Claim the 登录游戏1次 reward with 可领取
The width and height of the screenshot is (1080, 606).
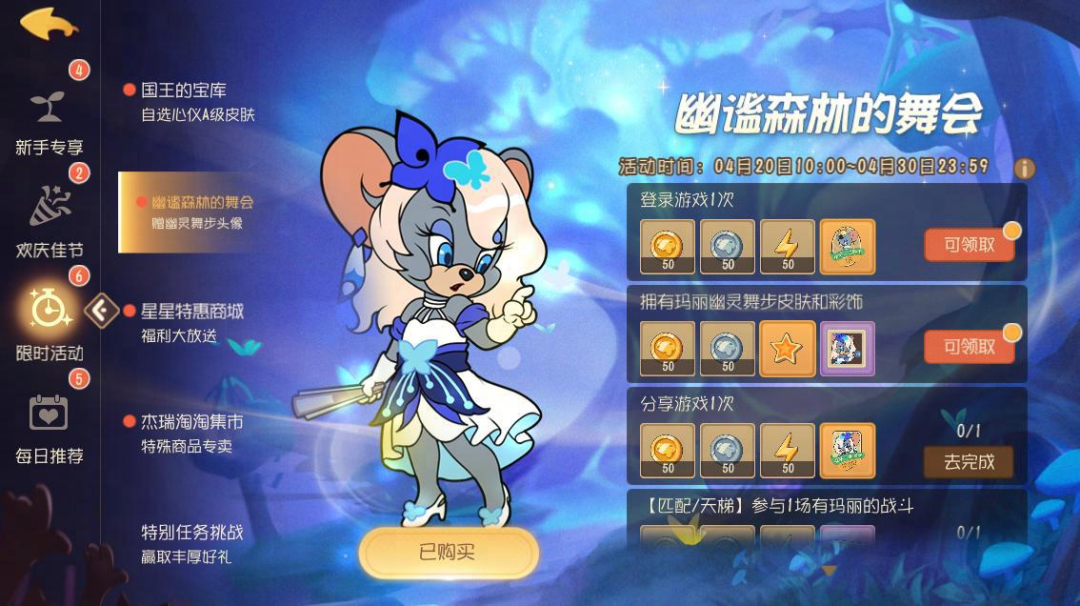coord(969,245)
